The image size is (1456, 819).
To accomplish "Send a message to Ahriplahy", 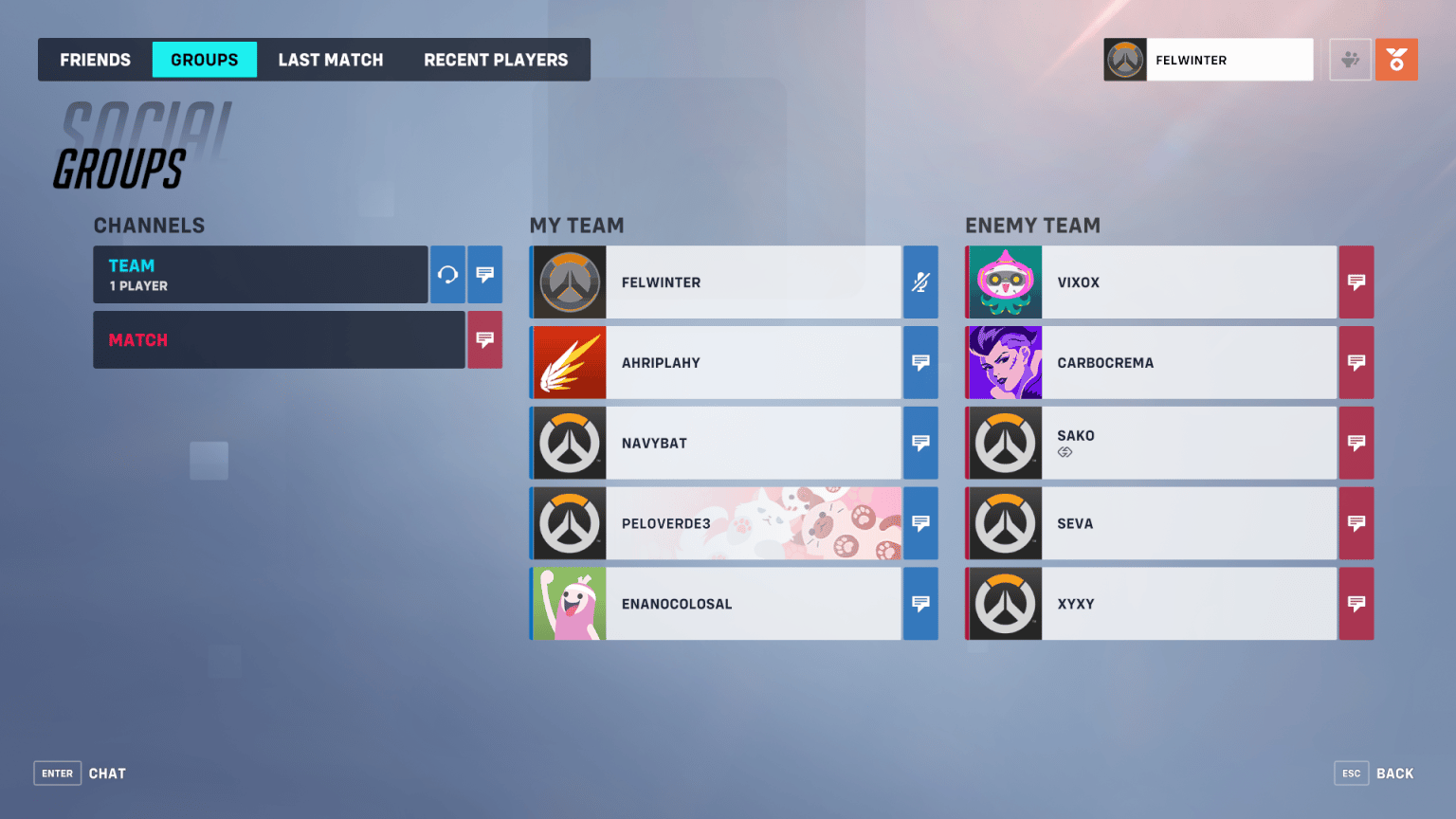I will click(919, 362).
